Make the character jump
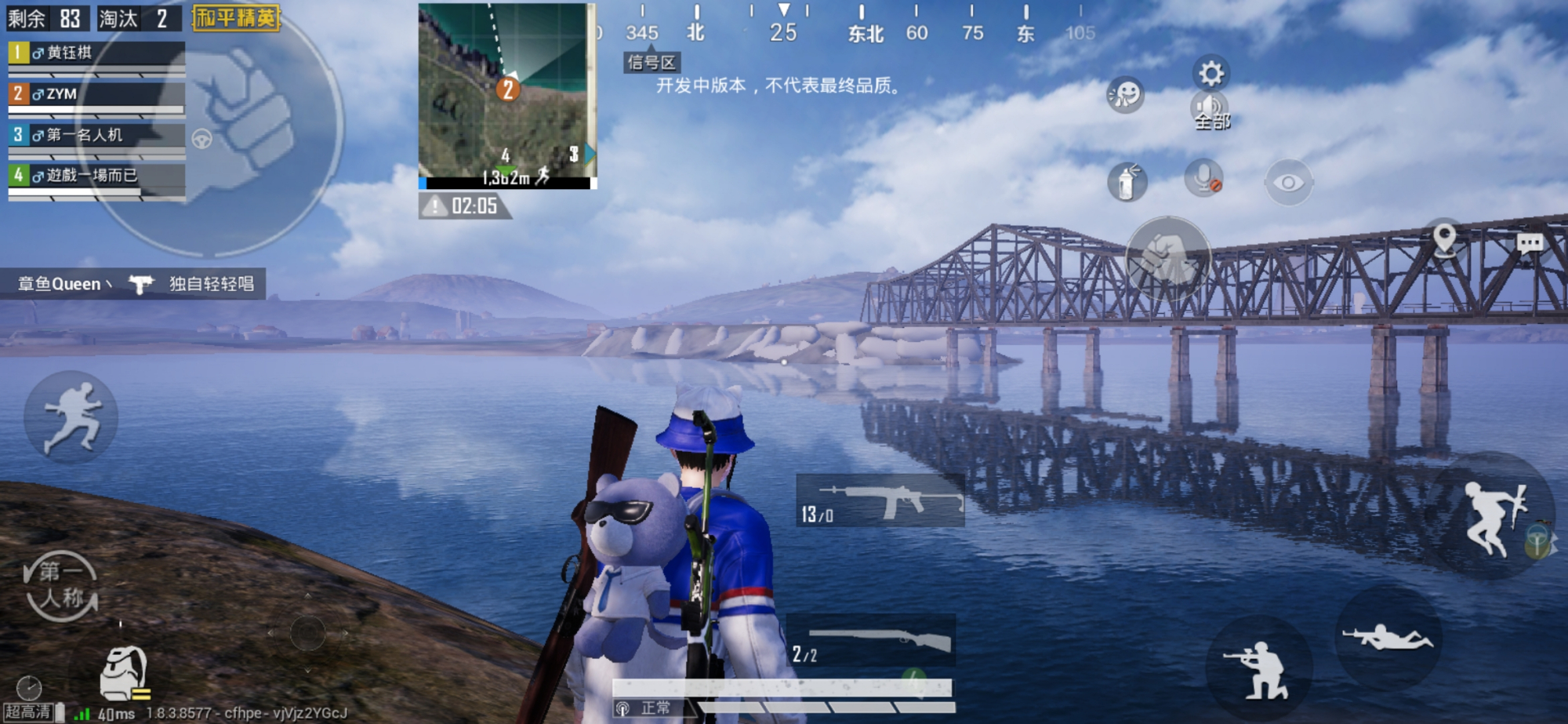The image size is (1568, 724). [x=1493, y=516]
